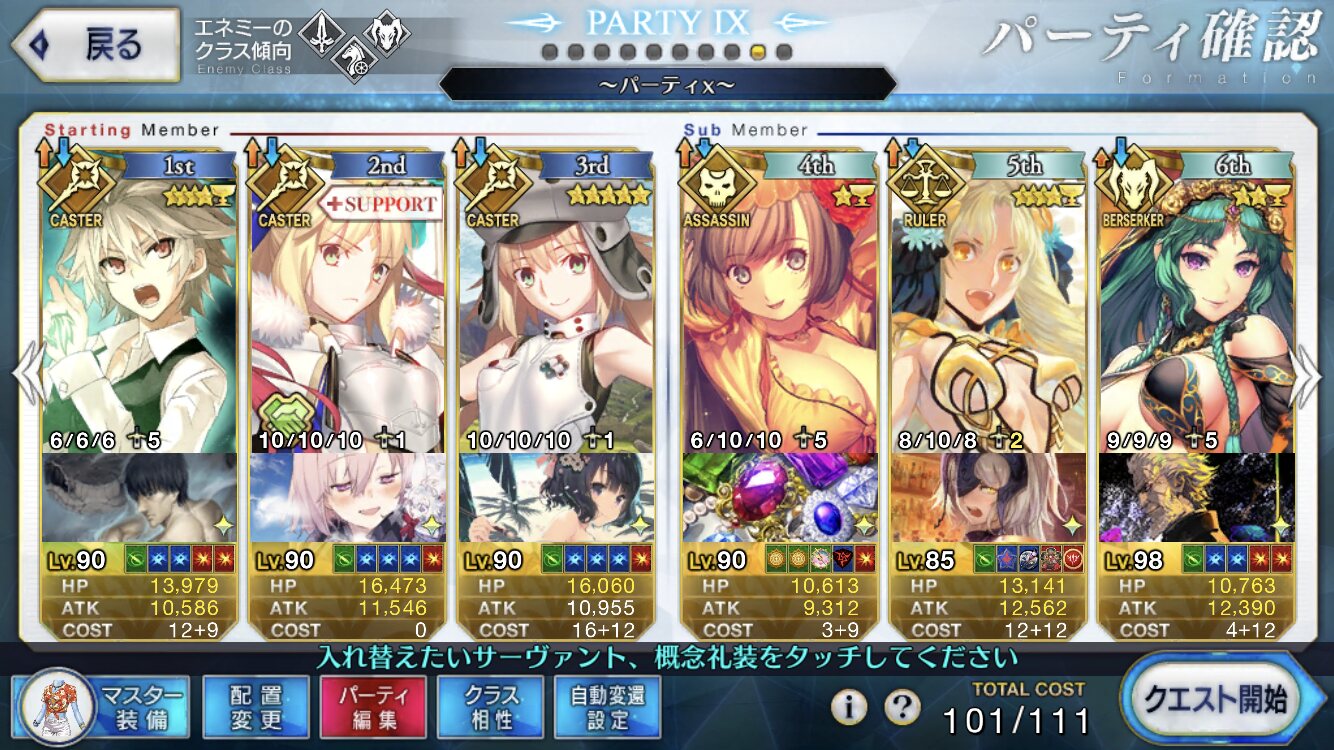The height and width of the screenshot is (750, 1334).
Task: Open パーティ編集 party edit
Action: [x=372, y=706]
